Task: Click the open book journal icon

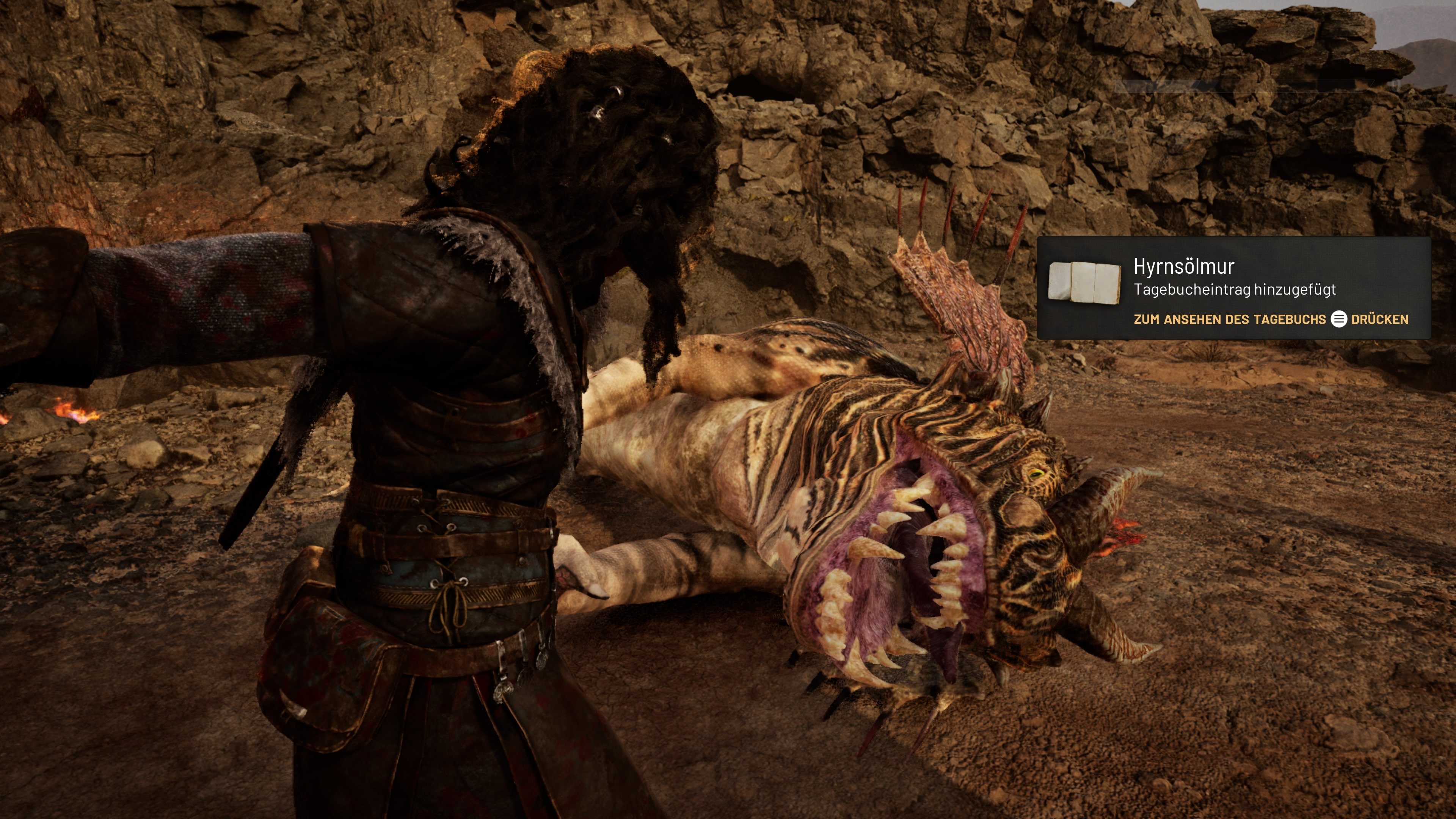Action: click(1084, 282)
